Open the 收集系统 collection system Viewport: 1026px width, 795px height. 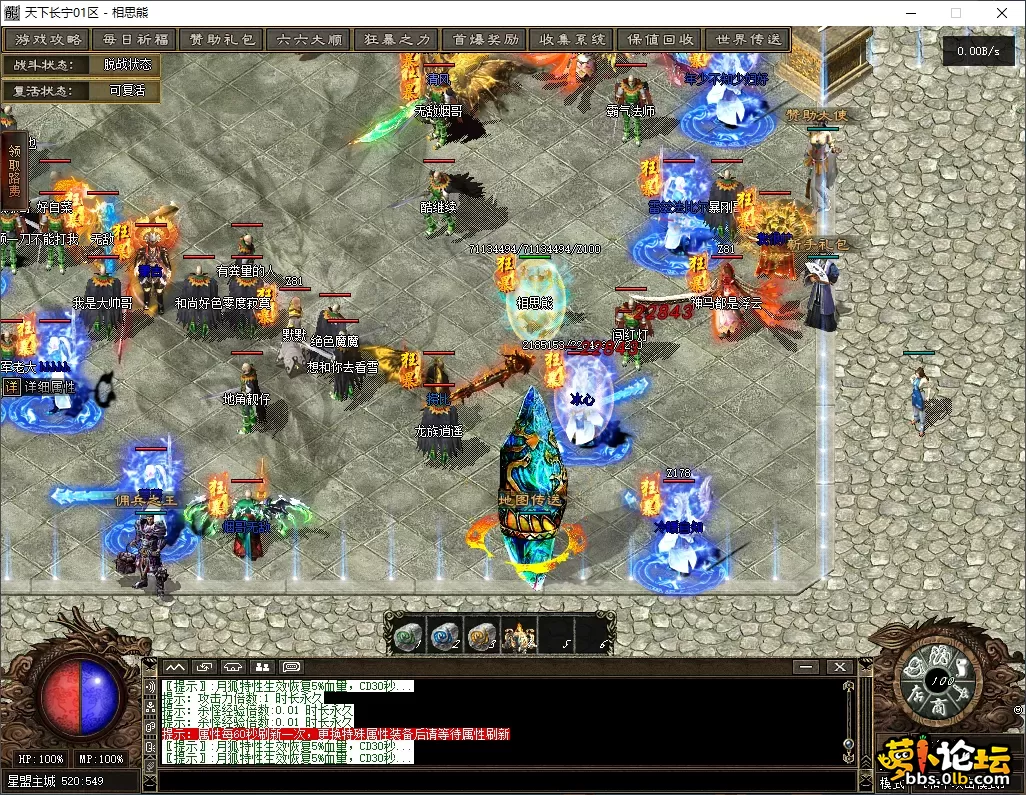573,40
